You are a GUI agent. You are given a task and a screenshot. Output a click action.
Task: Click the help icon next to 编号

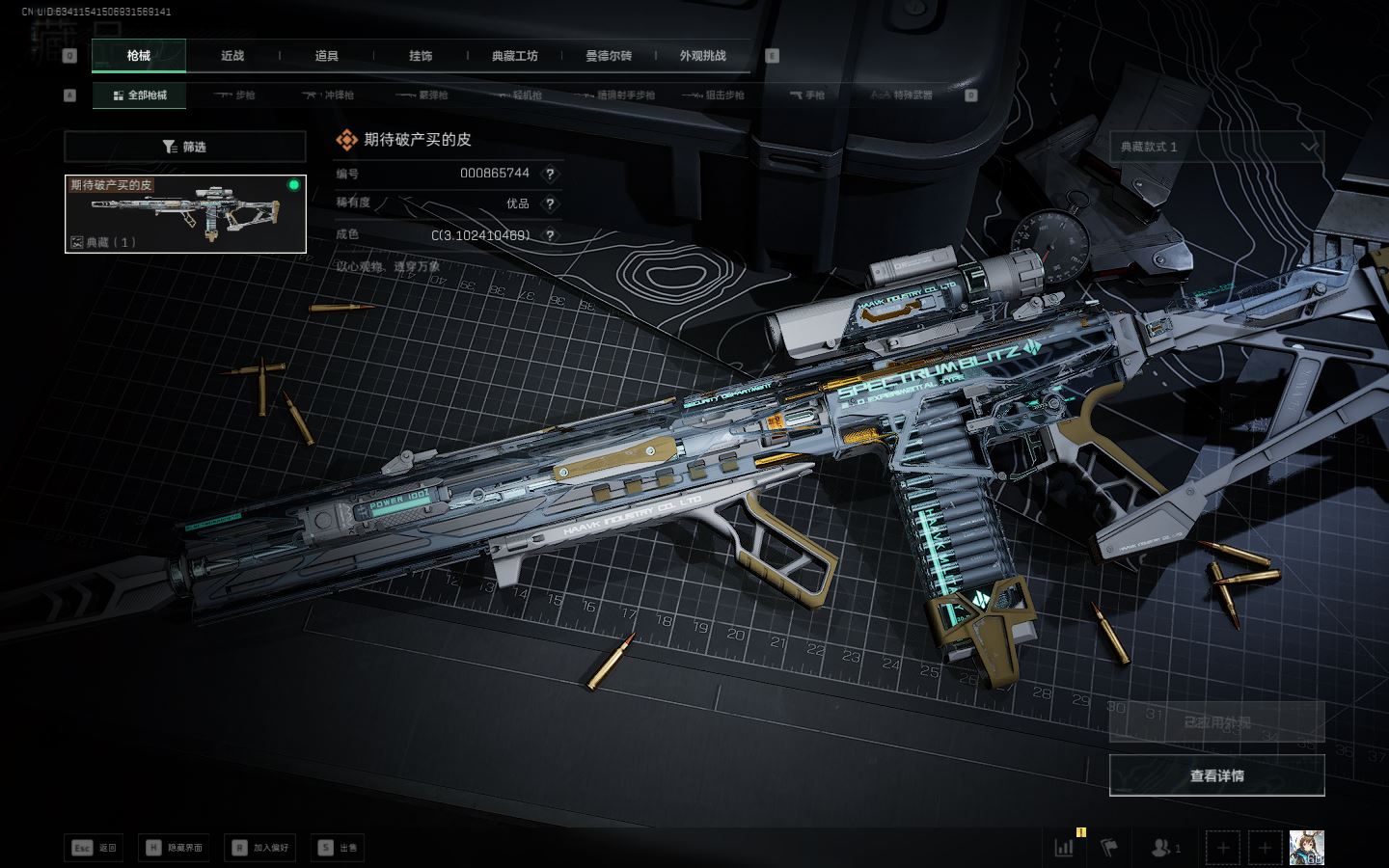pyautogui.click(x=550, y=174)
